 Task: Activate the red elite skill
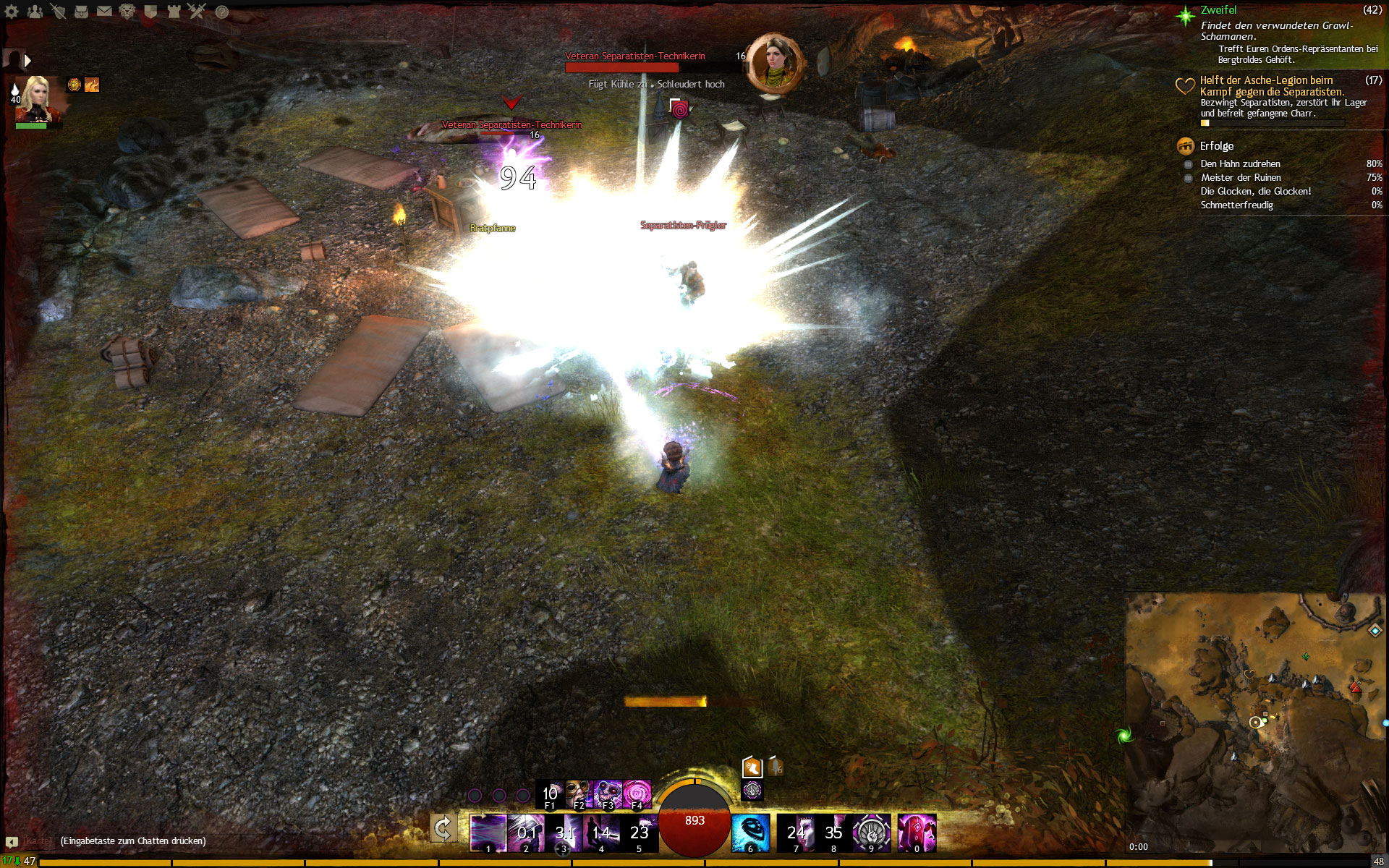[917, 833]
